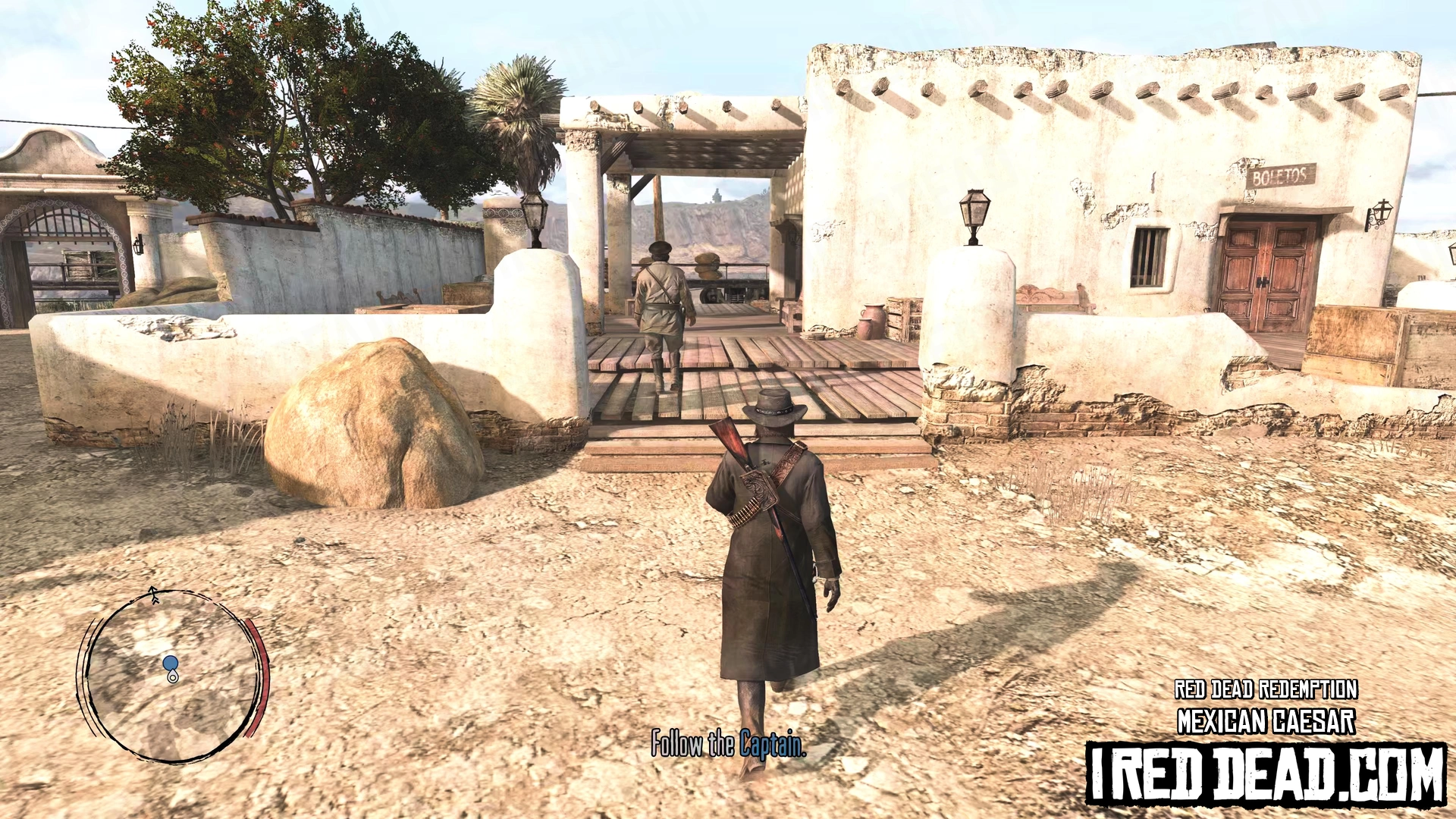The image size is (1456, 819).
Task: Select the blue objective marker on minimap
Action: [x=170, y=664]
